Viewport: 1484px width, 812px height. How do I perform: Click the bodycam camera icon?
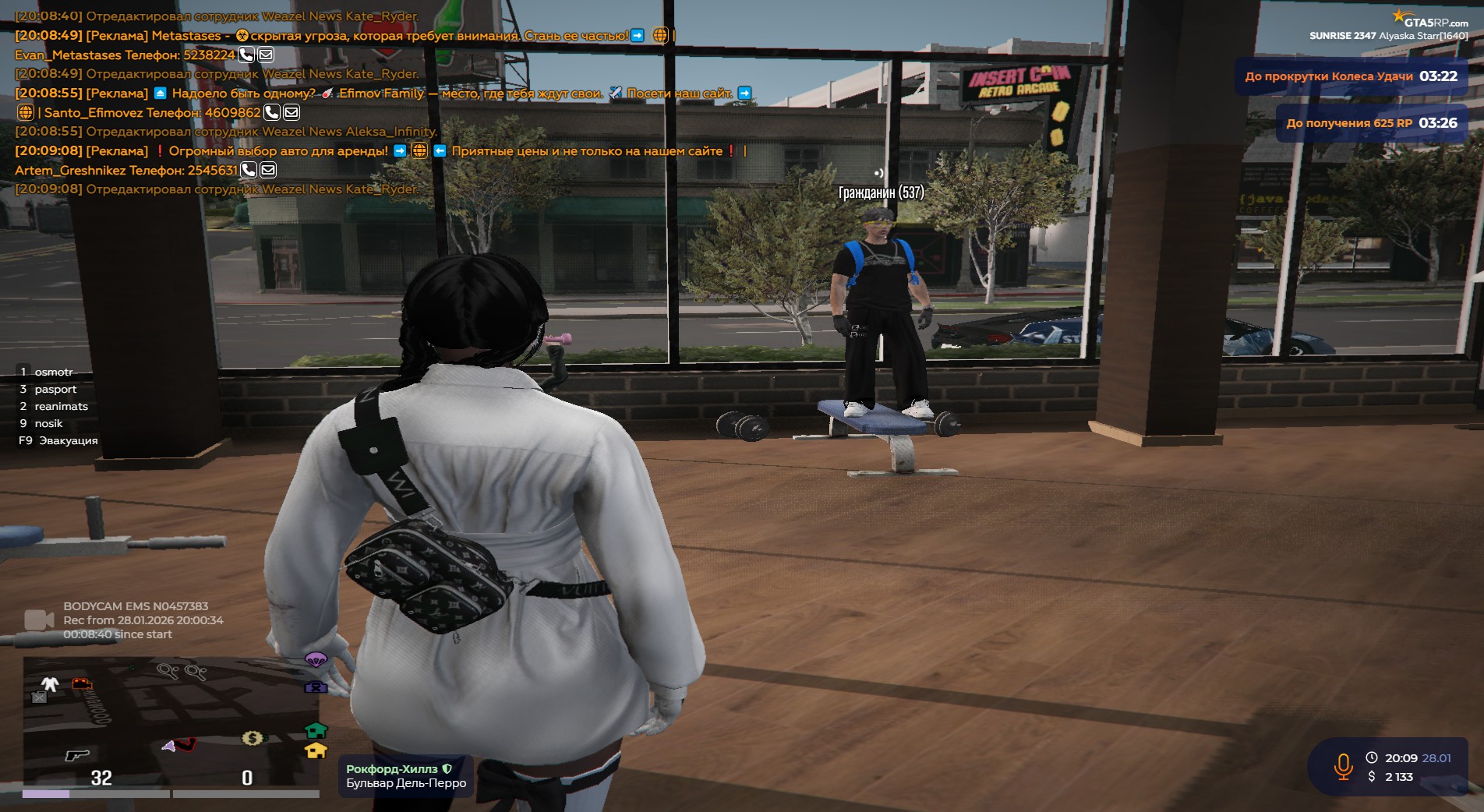38,620
